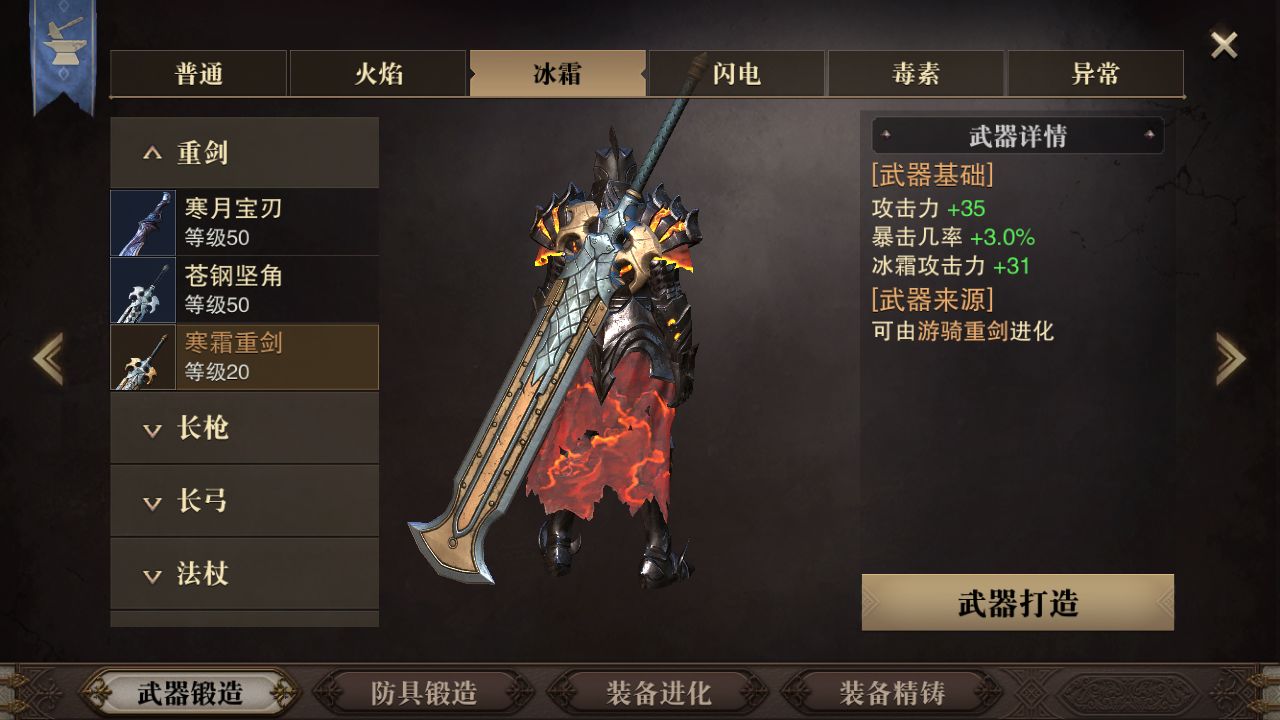1280x720 pixels.
Task: Expand the 法杖 weapon category
Action: (x=244, y=574)
